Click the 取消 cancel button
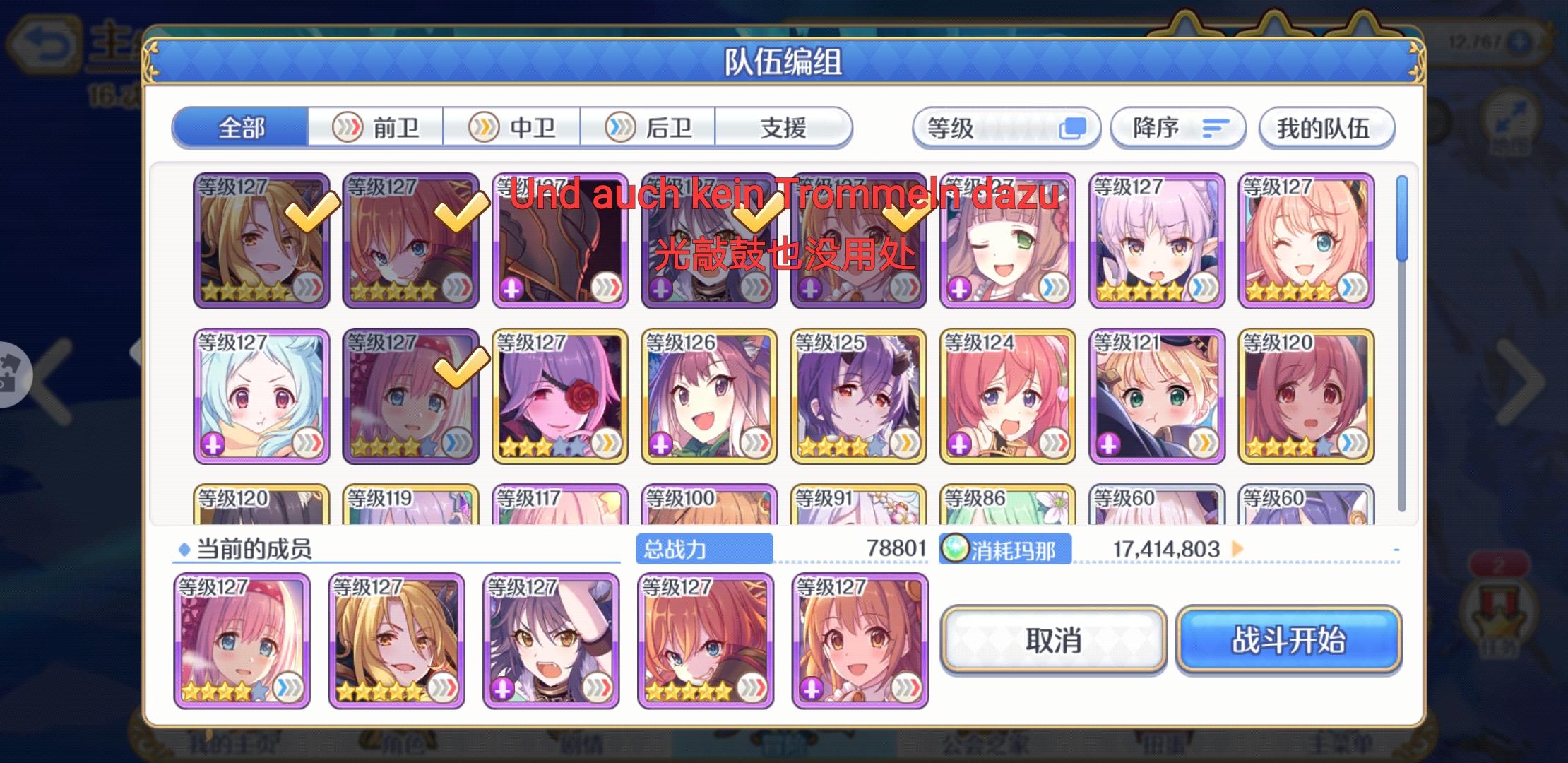Image resolution: width=1568 pixels, height=763 pixels. [1053, 641]
